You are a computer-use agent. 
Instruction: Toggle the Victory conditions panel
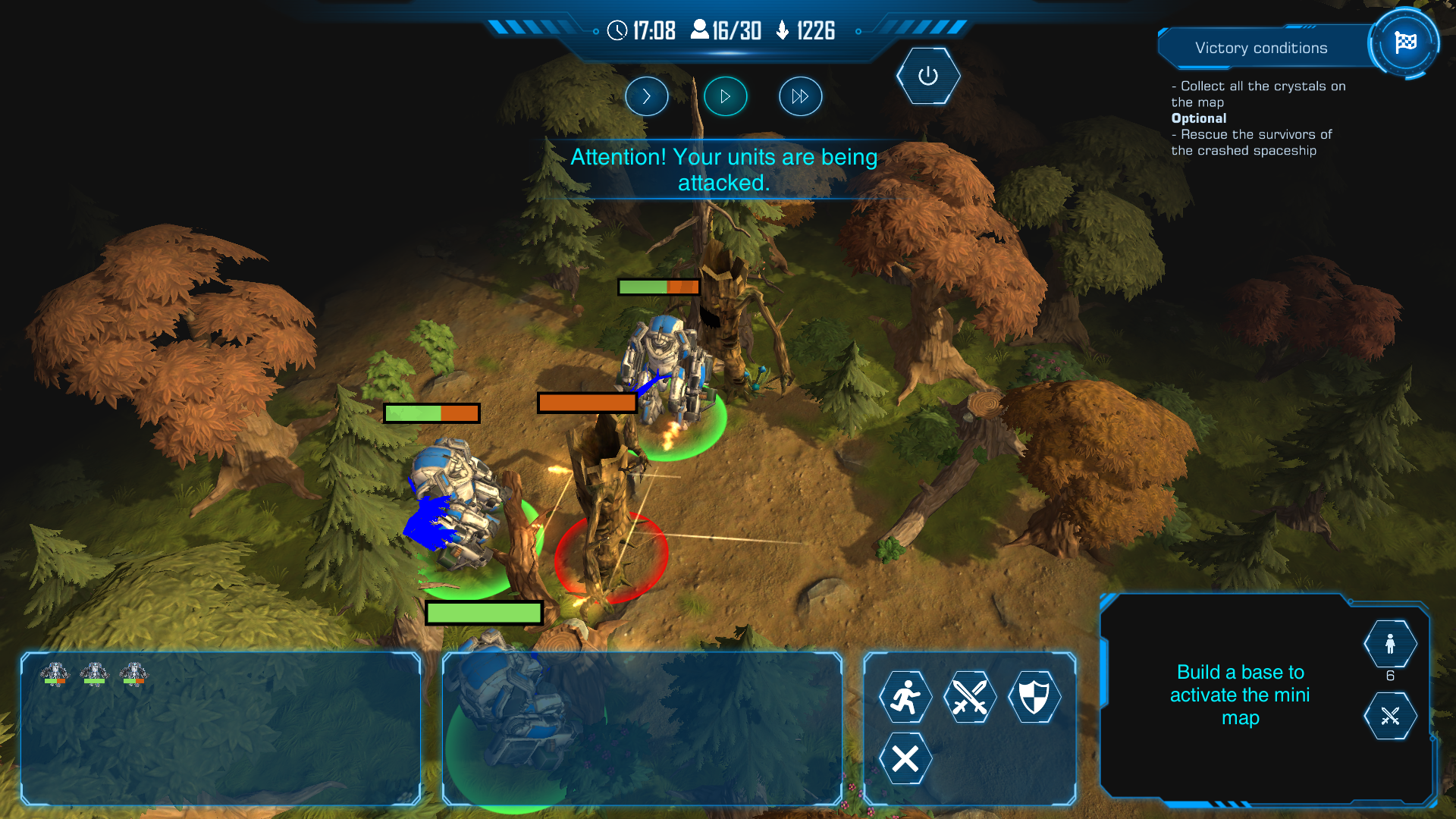[x=1261, y=48]
